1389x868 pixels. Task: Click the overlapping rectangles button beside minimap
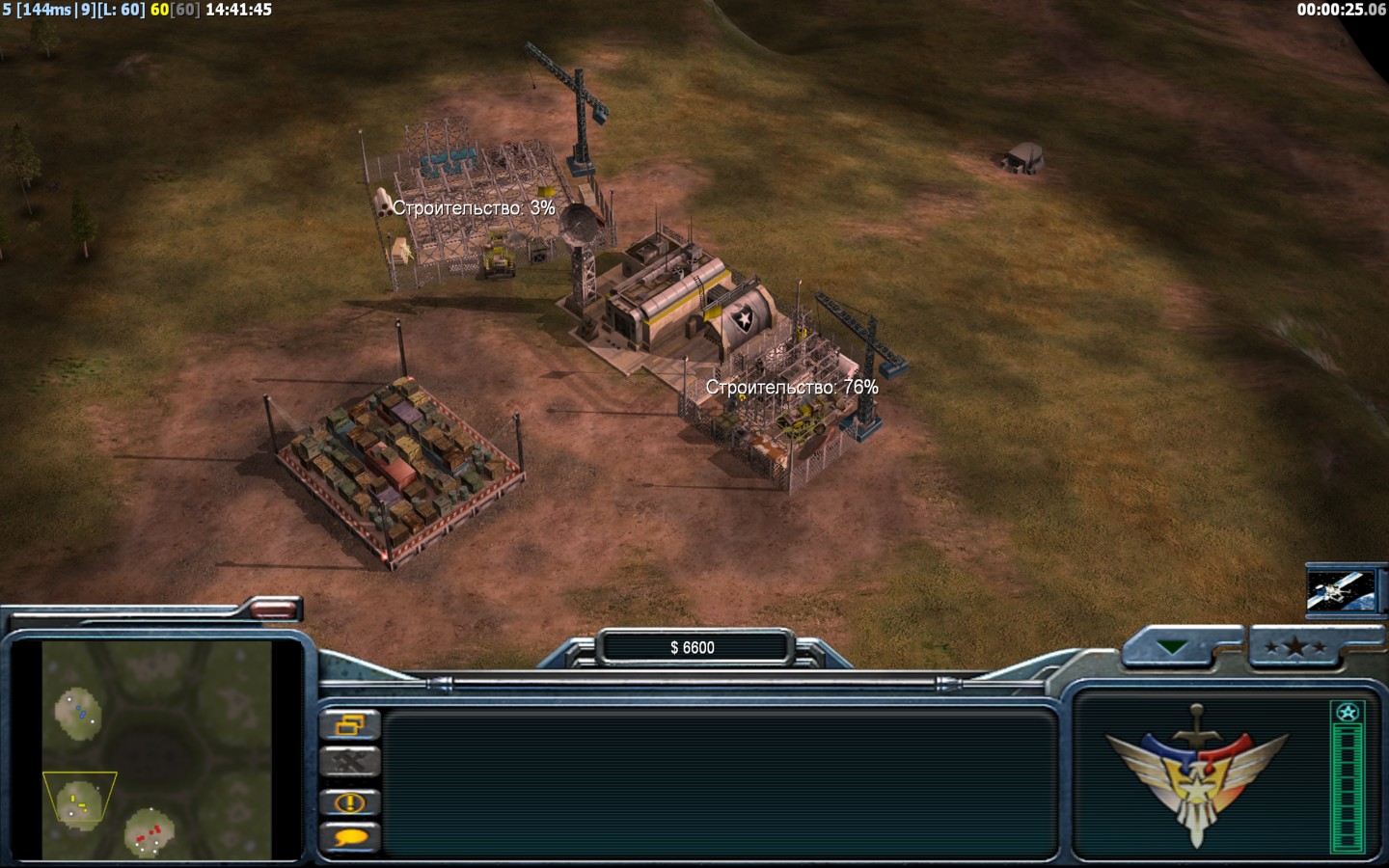[349, 724]
